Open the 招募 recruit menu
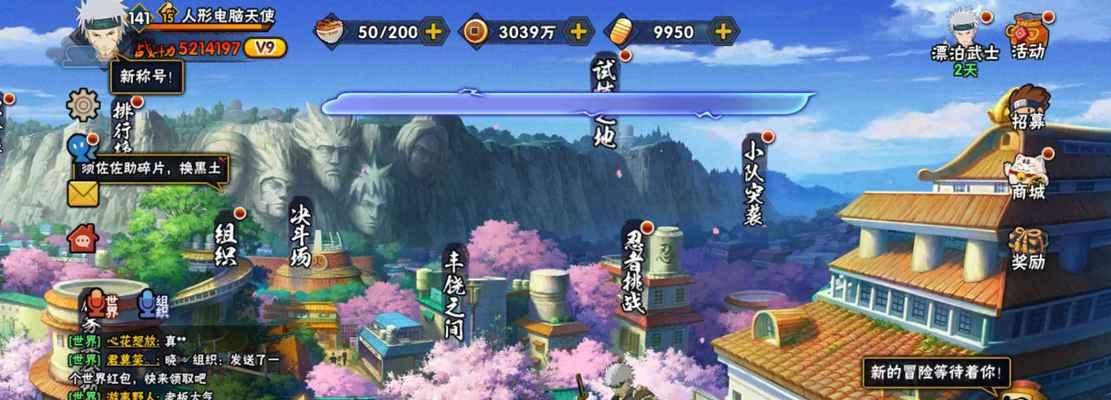 [1028, 108]
